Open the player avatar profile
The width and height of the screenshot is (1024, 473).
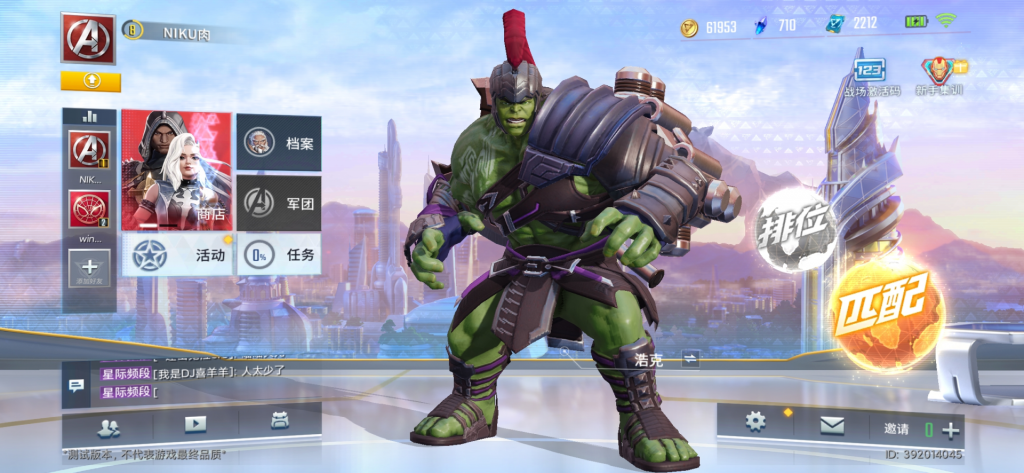click(88, 39)
